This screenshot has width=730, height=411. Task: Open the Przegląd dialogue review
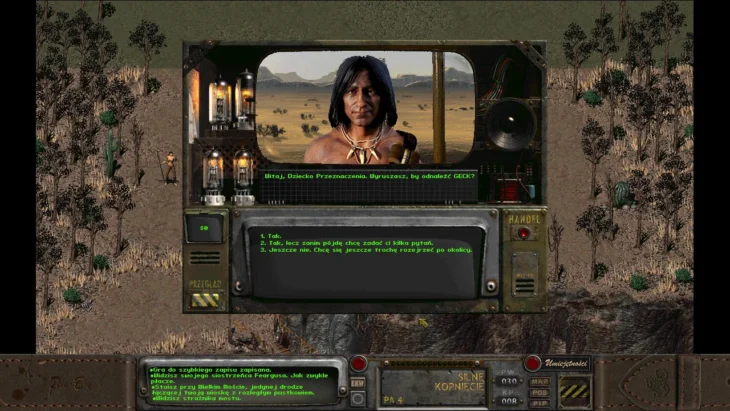point(206,297)
